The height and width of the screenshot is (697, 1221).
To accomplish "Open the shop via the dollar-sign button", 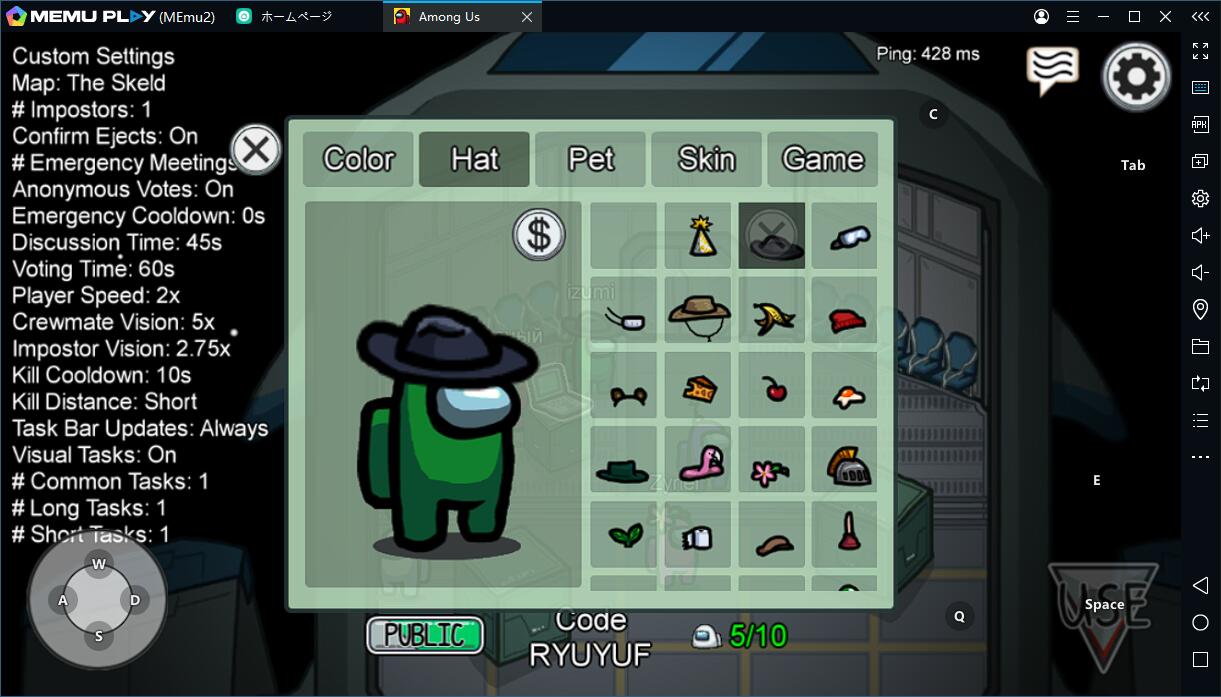I will pos(539,235).
